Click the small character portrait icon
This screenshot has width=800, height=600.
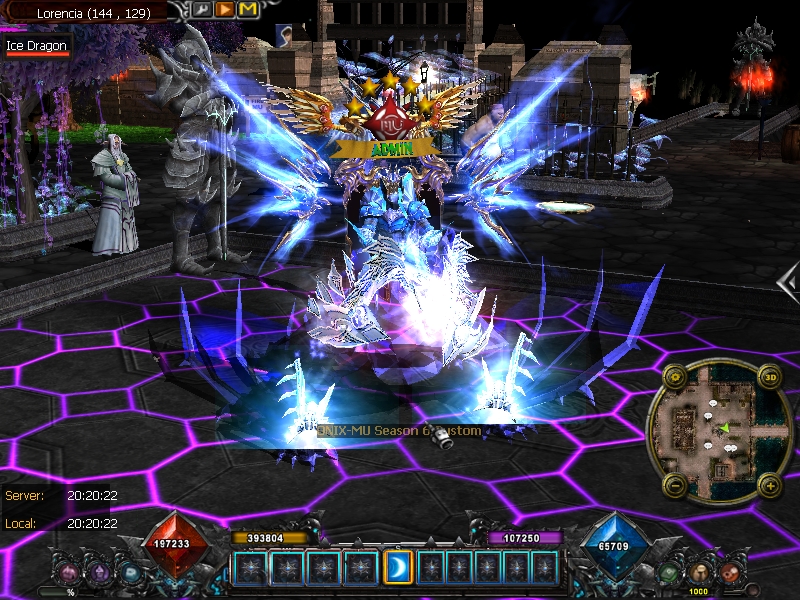pyautogui.click(x=286, y=33)
